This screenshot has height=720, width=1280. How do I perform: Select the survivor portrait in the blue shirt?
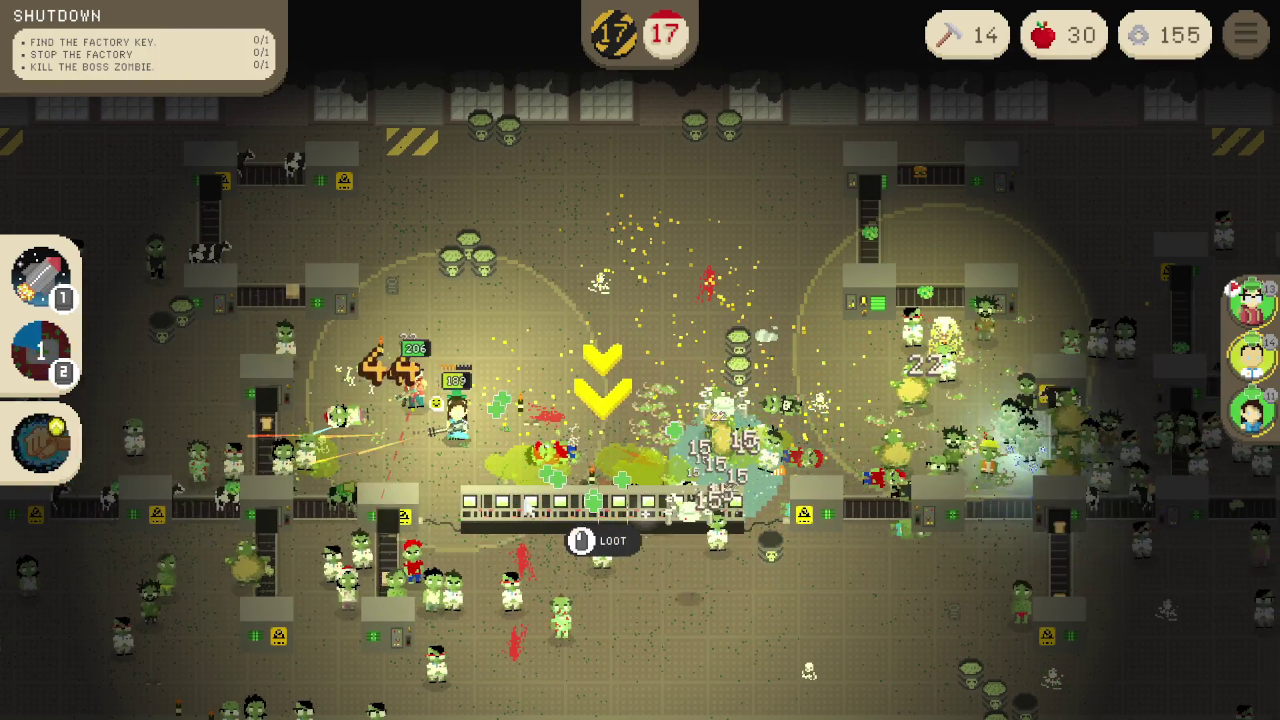click(1252, 410)
